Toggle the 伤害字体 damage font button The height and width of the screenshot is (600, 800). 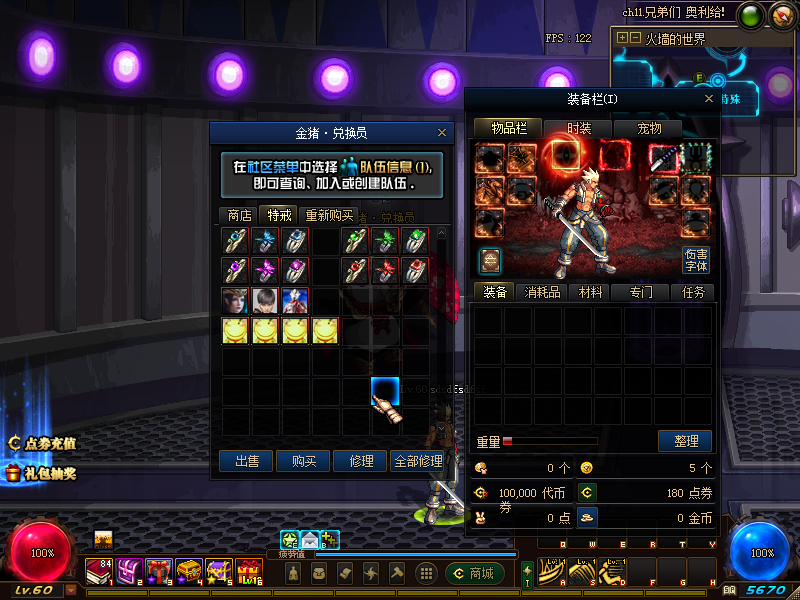tap(696, 260)
